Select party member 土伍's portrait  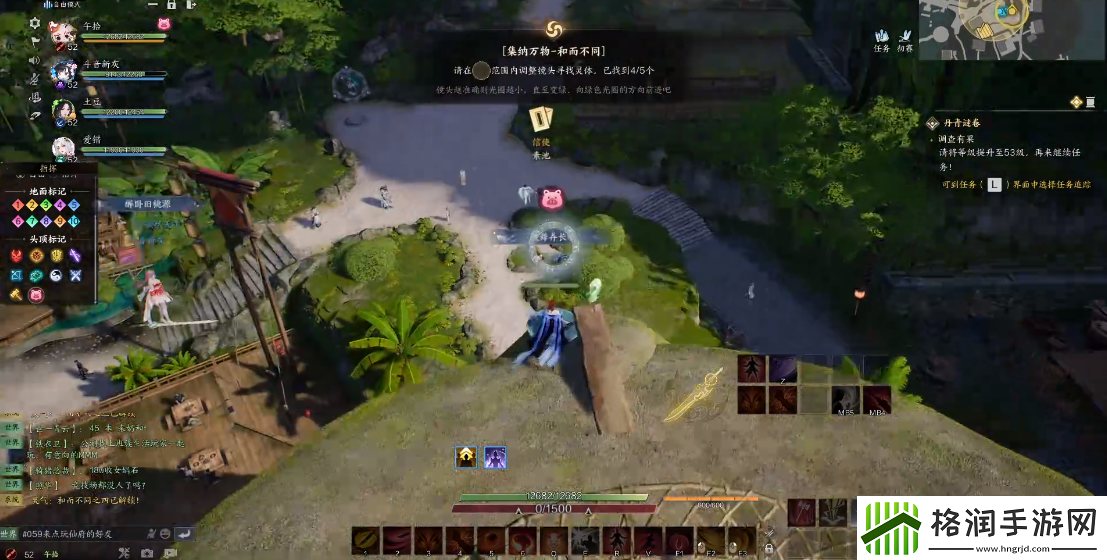(x=64, y=110)
